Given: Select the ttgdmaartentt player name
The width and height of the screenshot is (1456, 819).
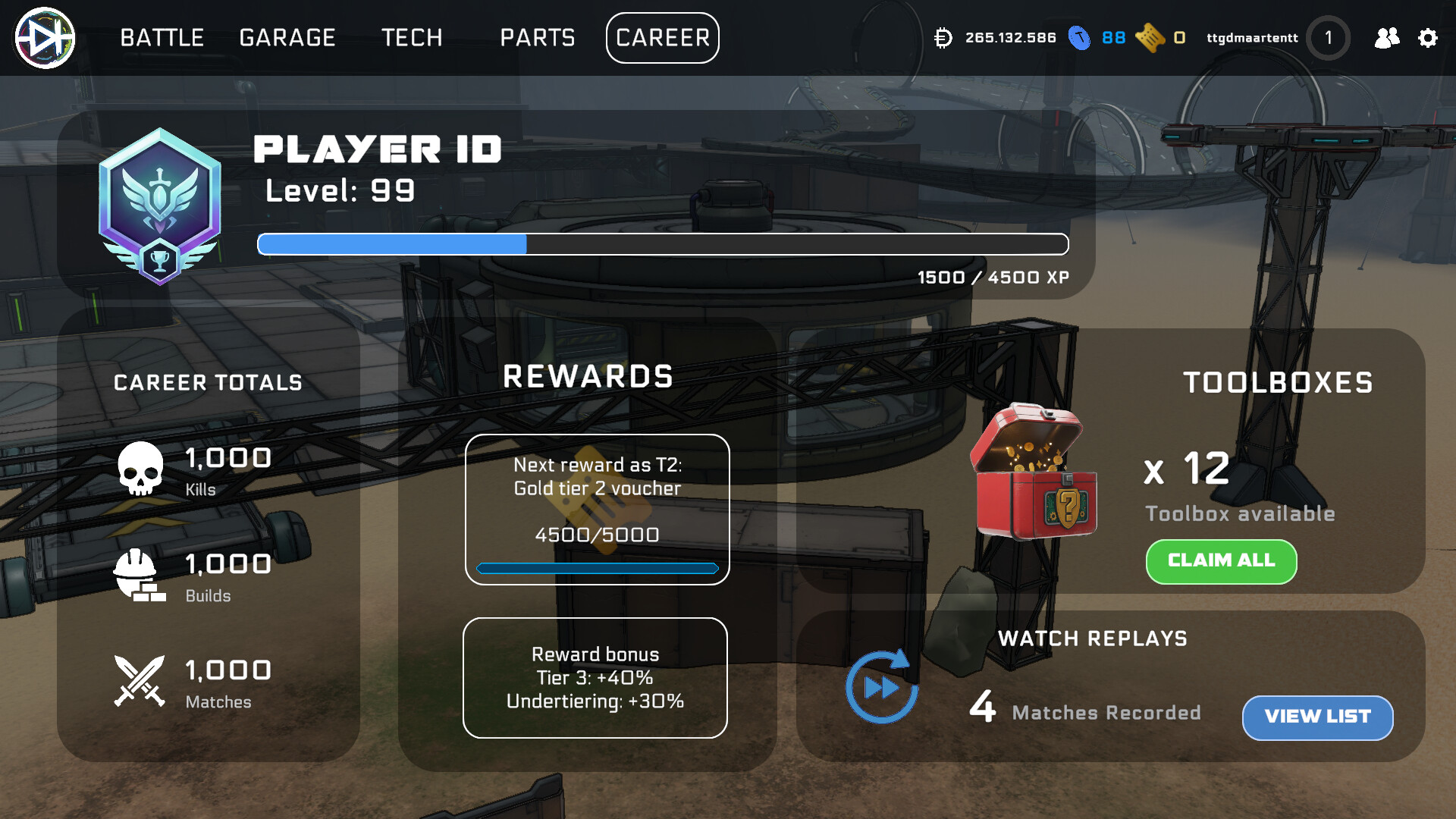Looking at the screenshot, I should pos(1252,38).
